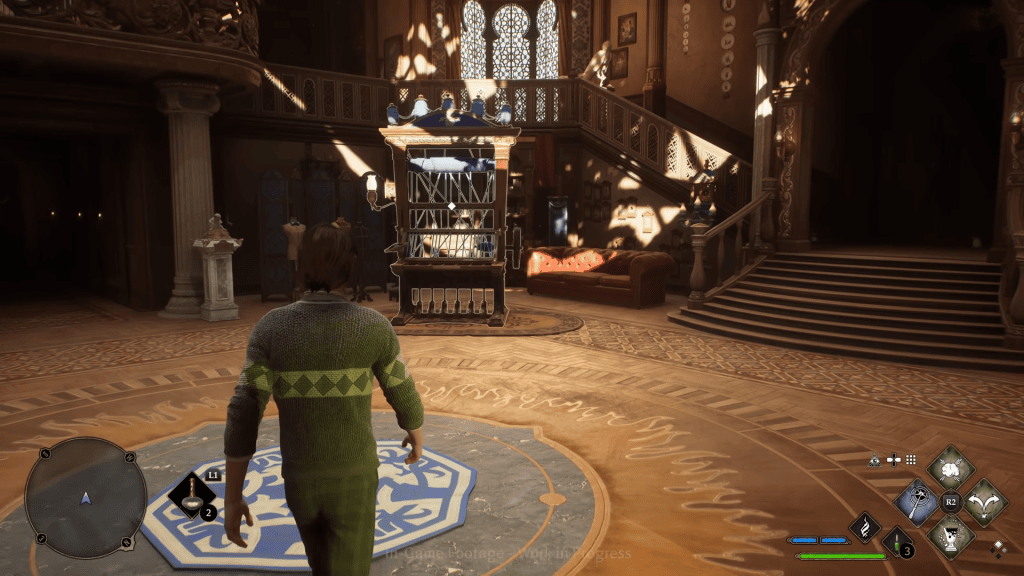This screenshot has width=1024, height=576.
Task: Drink the green healing potion
Action: 897,541
